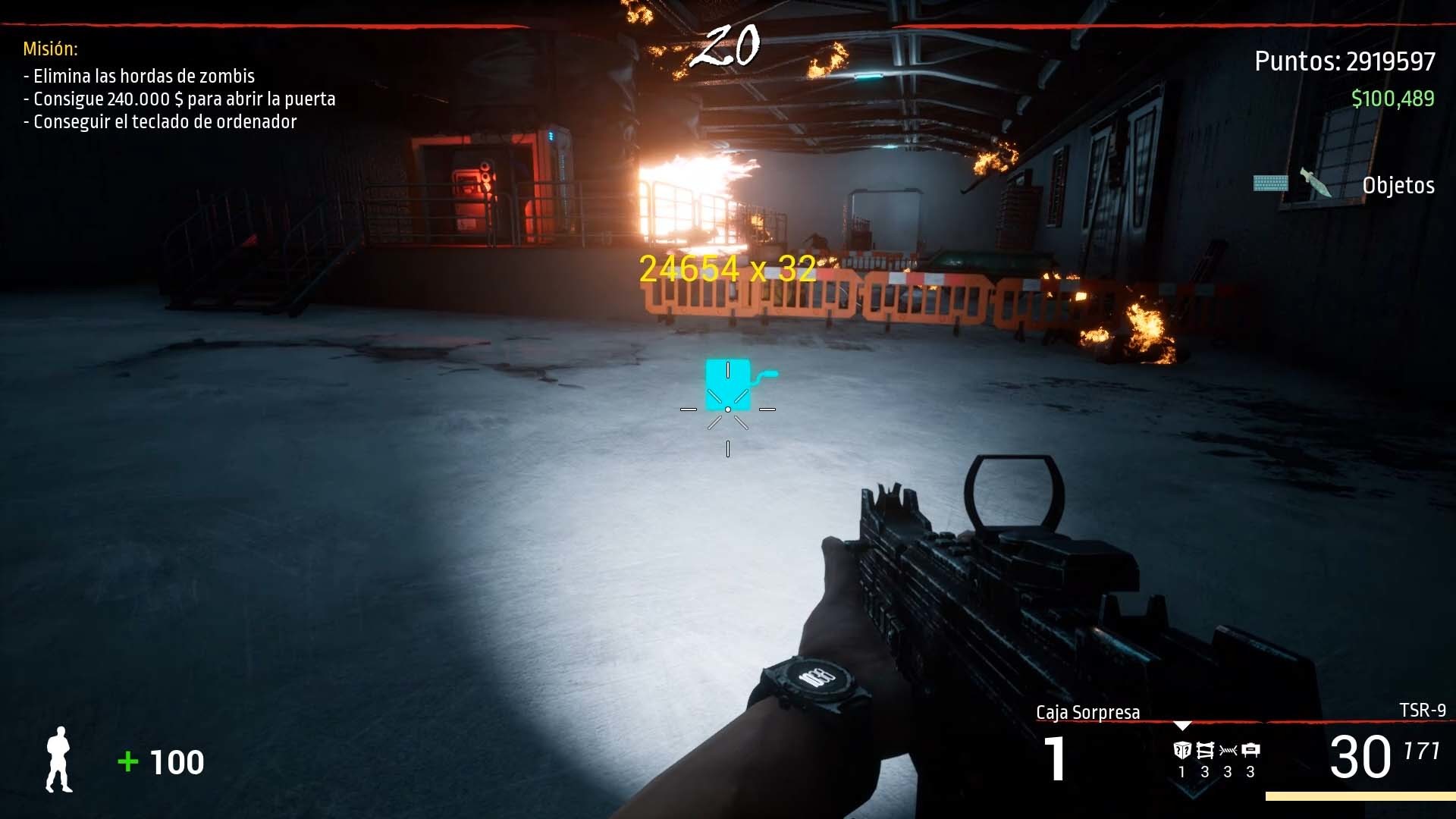Expand the white arrow above the equipment counts
Viewport: 1456px width, 819px height.
coord(1181,726)
